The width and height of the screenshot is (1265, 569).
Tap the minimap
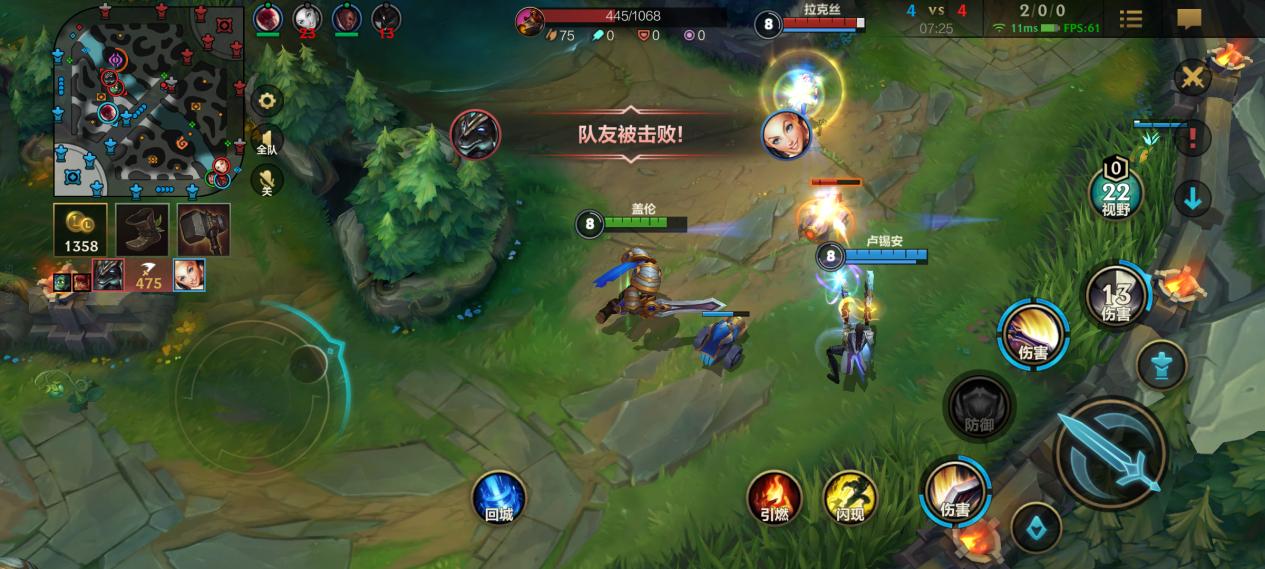(148, 99)
